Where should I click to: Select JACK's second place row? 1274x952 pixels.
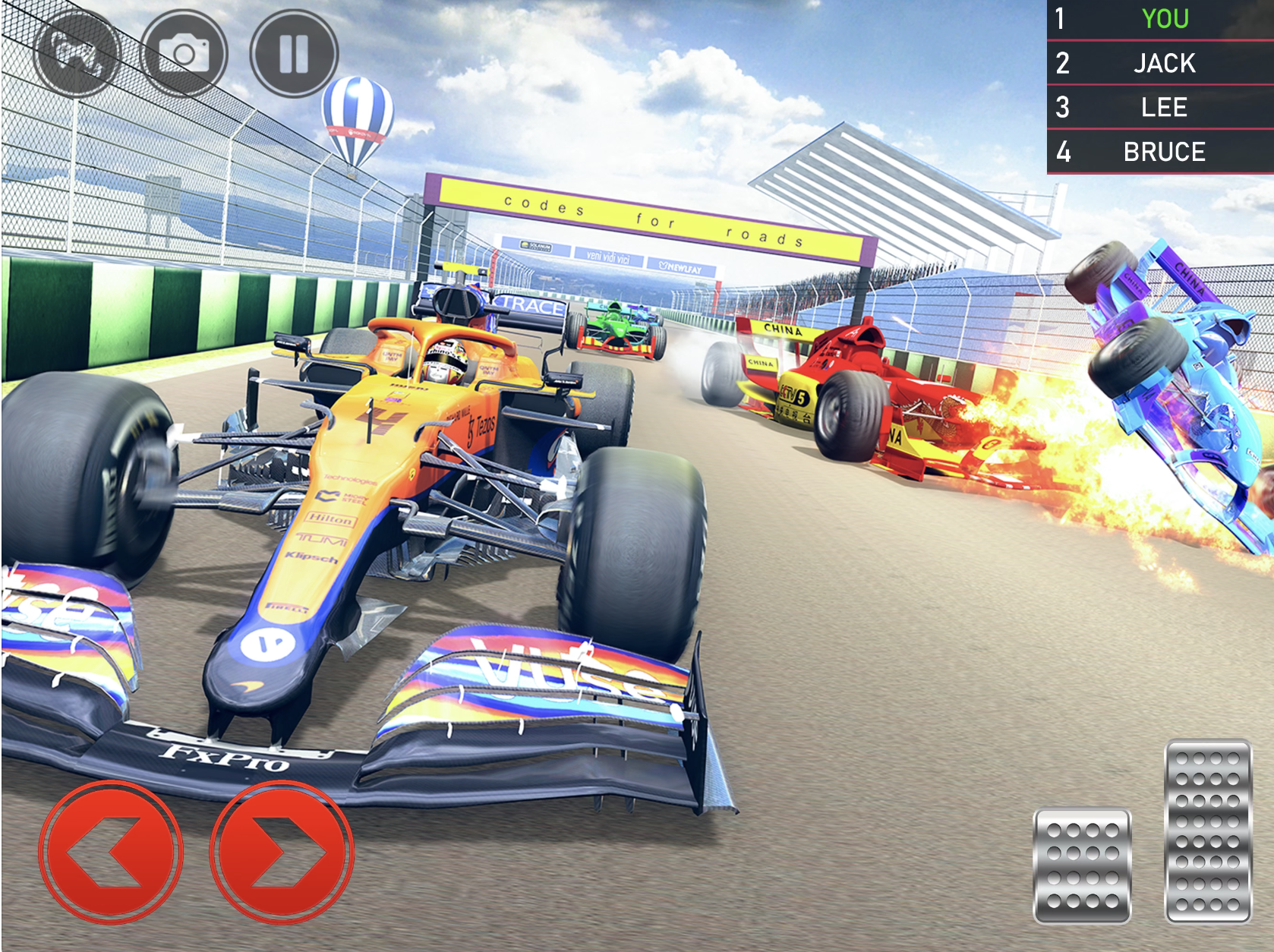(1164, 64)
